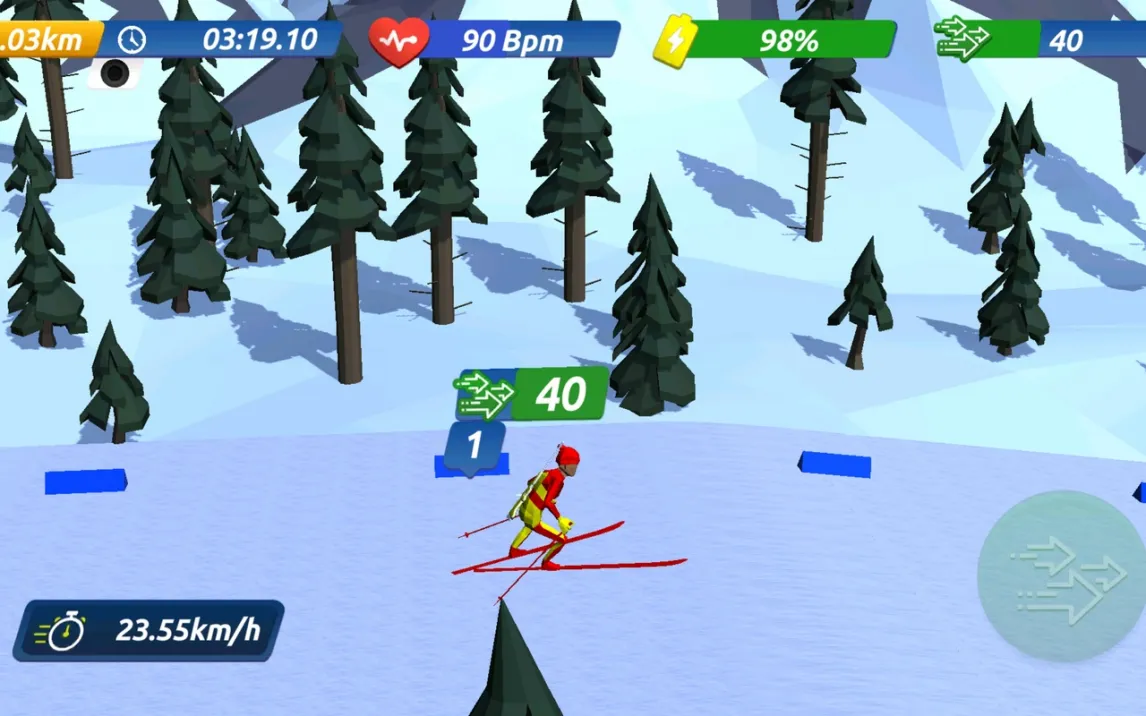Switch view with the camera icon
This screenshot has width=1146, height=716.
click(x=116, y=73)
